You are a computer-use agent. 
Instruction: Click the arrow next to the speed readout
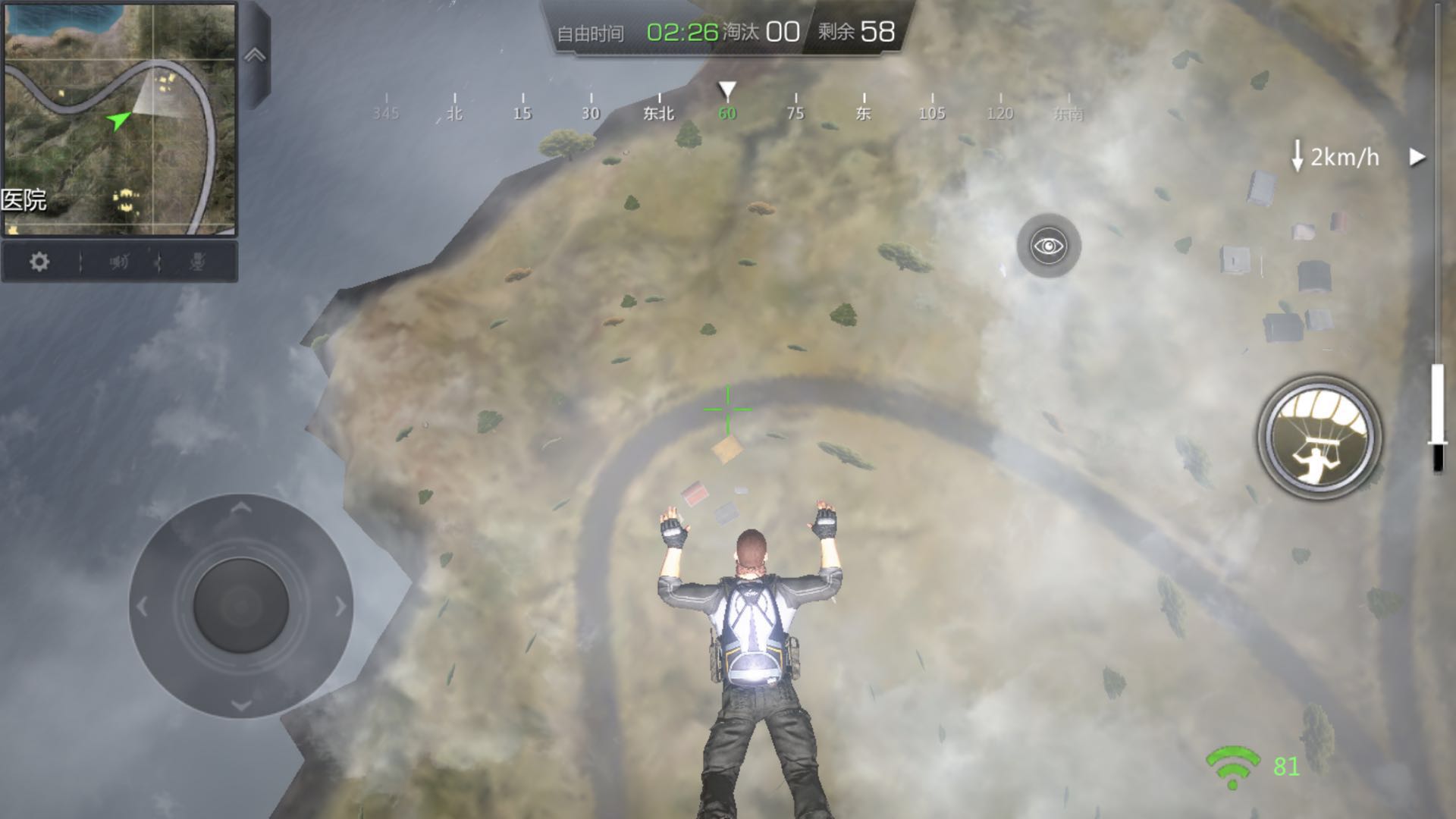pyautogui.click(x=1417, y=157)
